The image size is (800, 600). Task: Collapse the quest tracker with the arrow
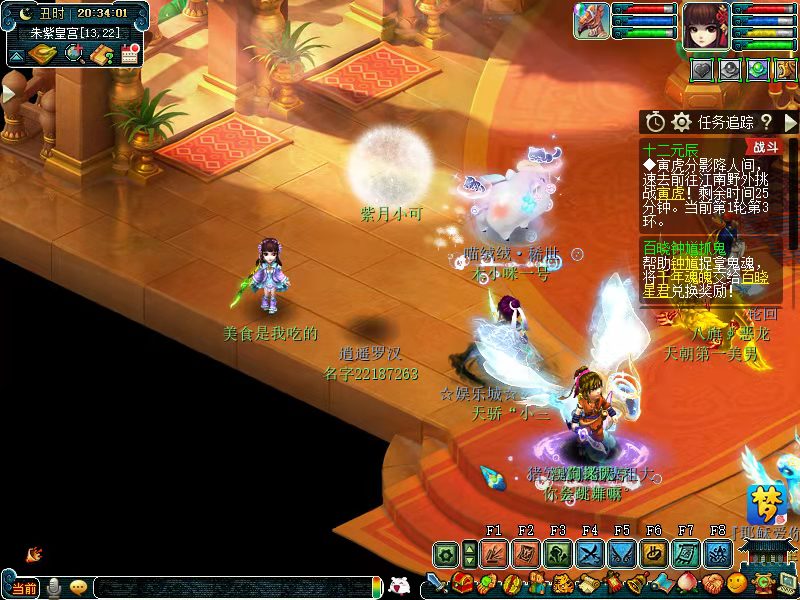click(x=790, y=122)
